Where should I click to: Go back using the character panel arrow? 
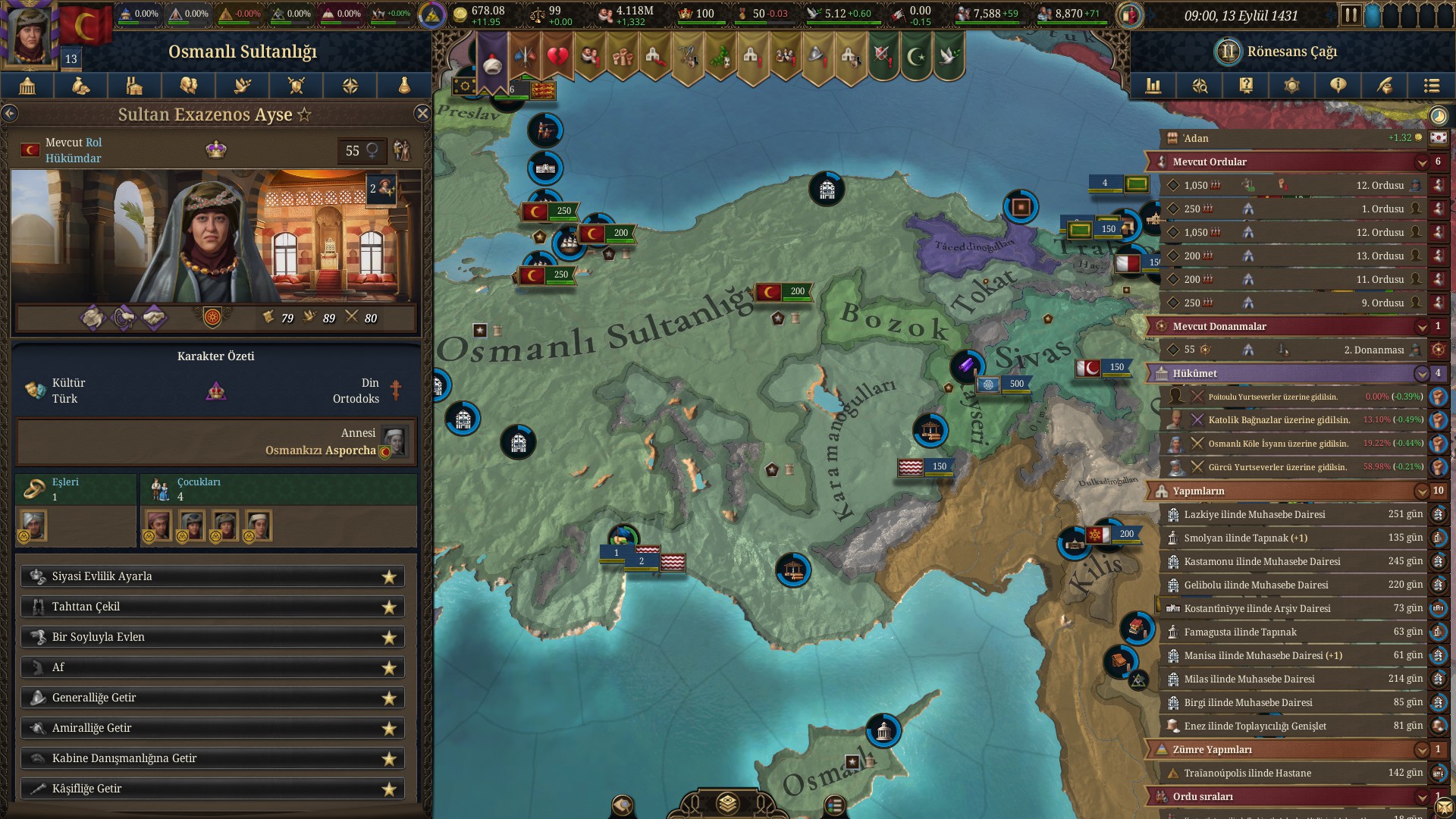10,114
